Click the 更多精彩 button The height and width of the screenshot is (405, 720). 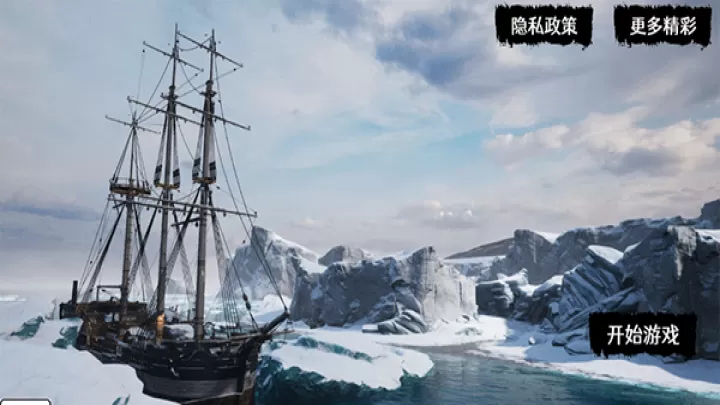point(662,26)
